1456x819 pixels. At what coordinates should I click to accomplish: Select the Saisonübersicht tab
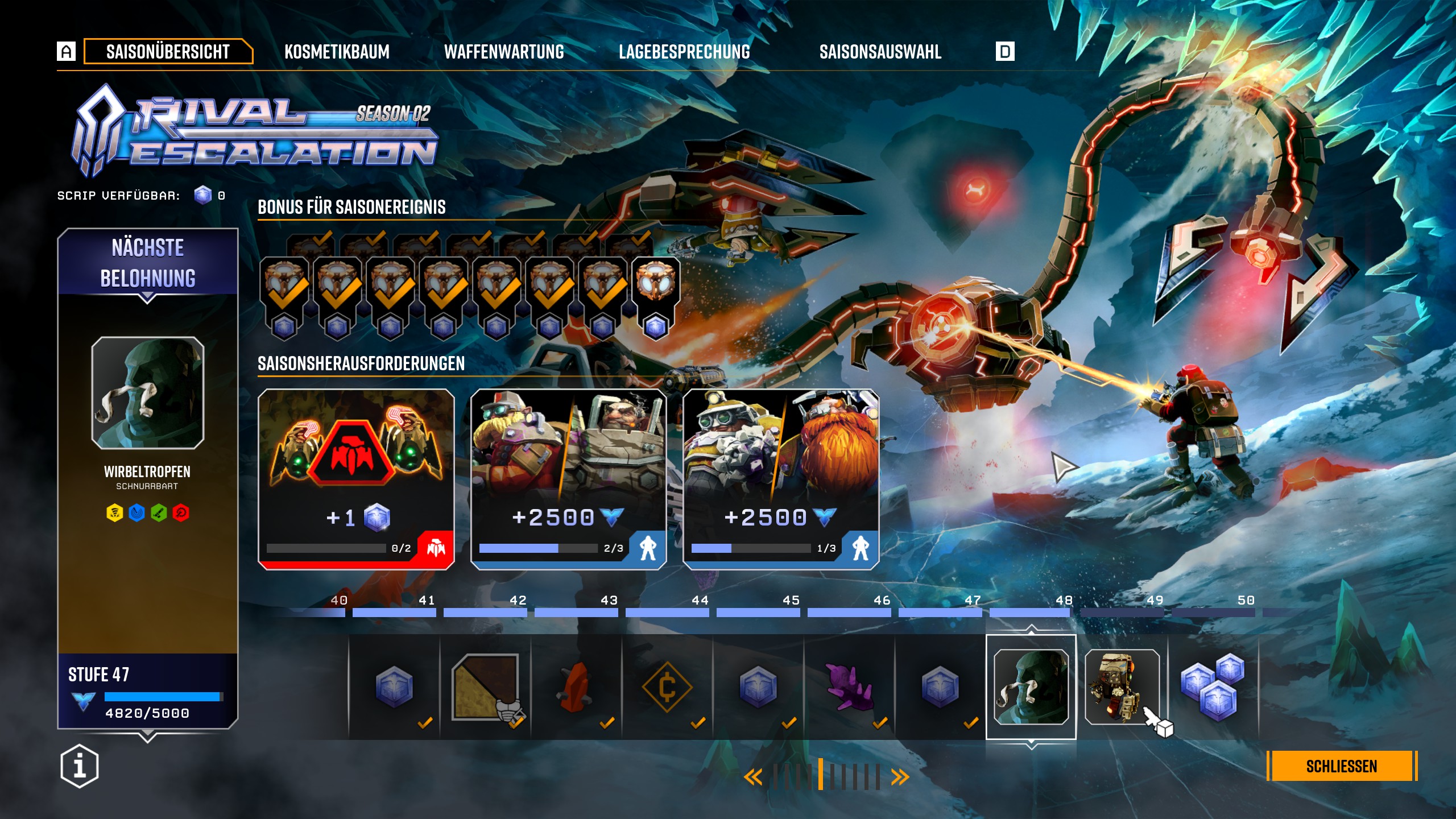(x=168, y=52)
